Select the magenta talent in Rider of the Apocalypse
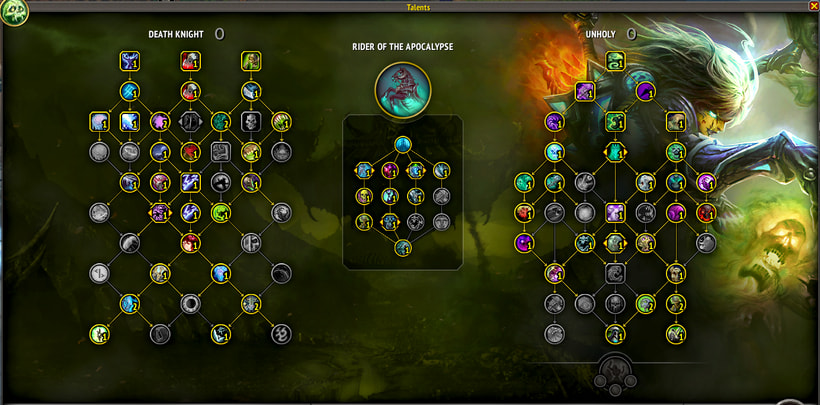 pos(390,170)
